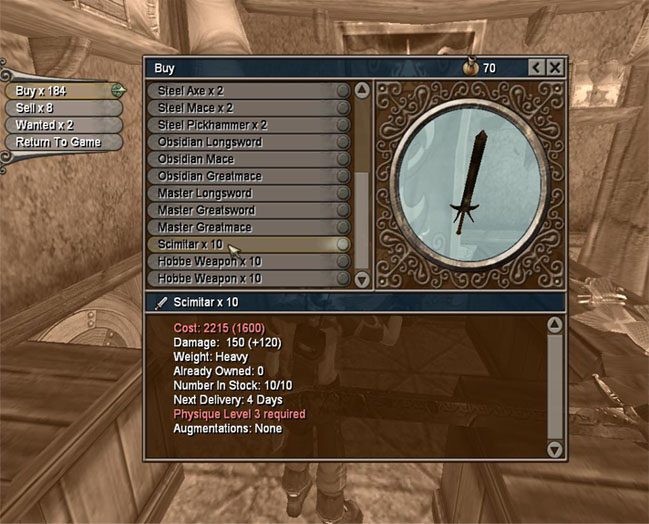This screenshot has height=524, width=649.
Task: Go back using the left arrow button
Action: [536, 68]
